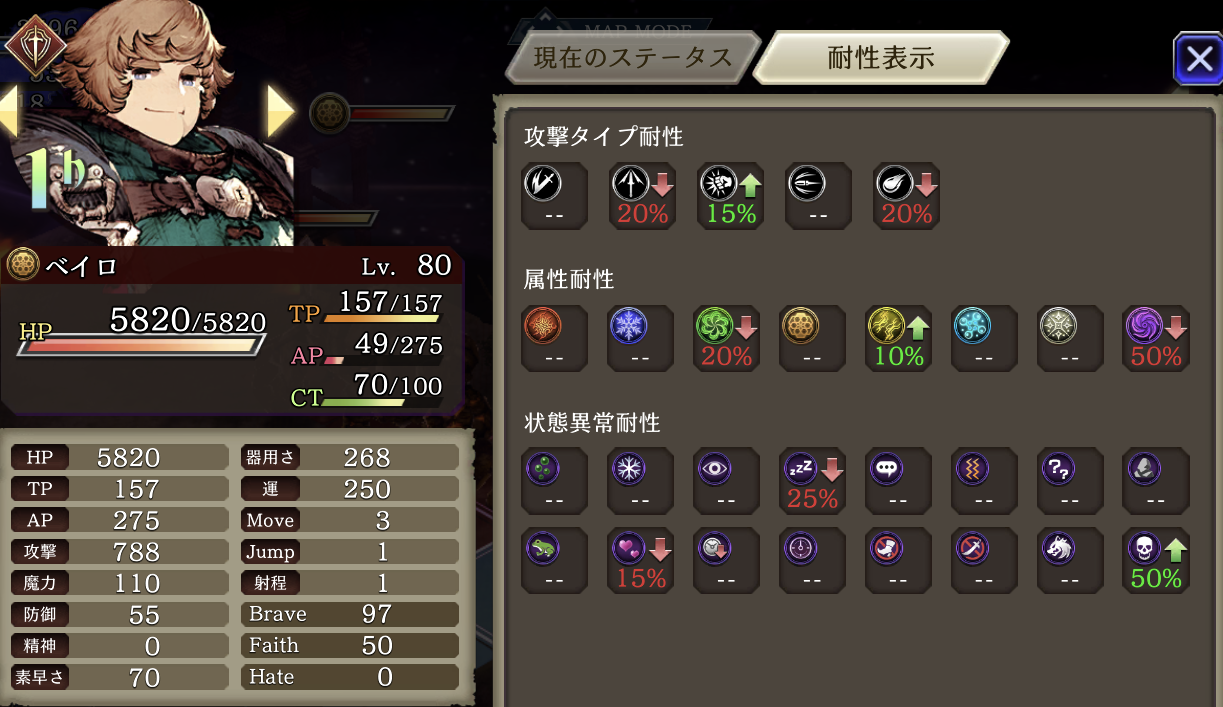Select the sleep status resistance icon
Screen dimensions: 1223x707
[799, 468]
